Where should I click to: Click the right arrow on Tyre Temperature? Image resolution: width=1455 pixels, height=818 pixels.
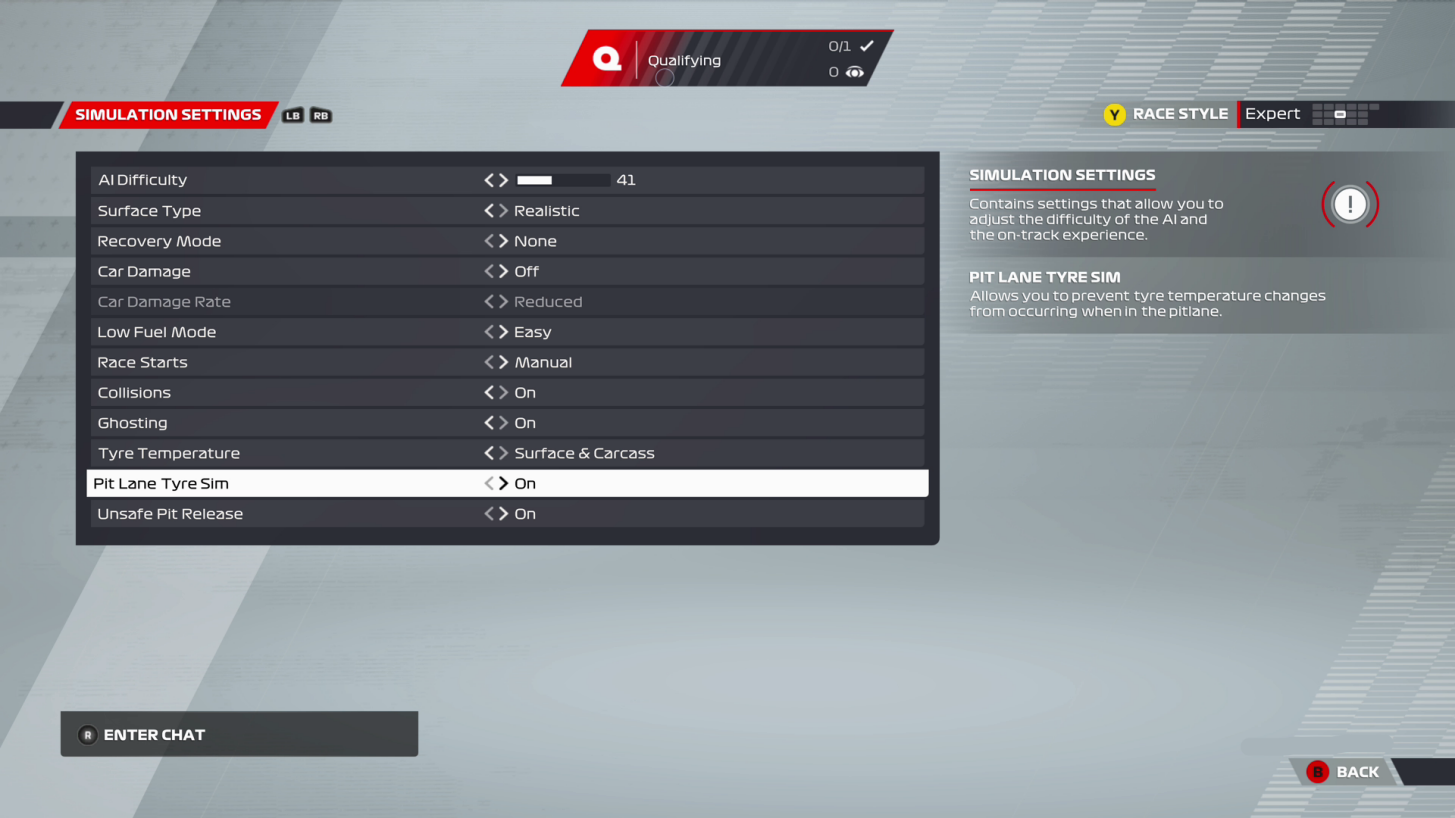click(x=501, y=452)
